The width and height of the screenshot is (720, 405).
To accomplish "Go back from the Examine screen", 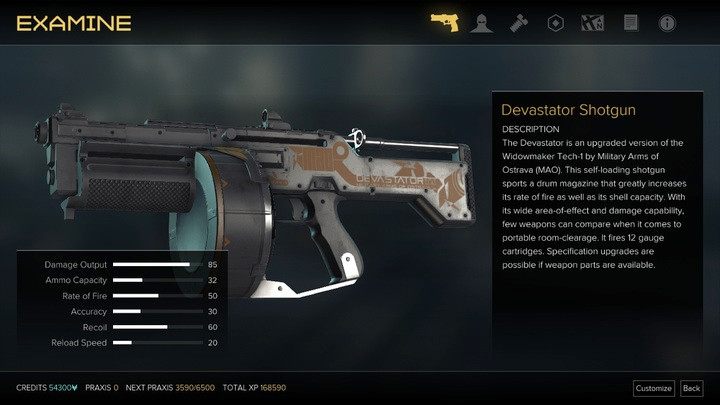I will [x=691, y=388].
